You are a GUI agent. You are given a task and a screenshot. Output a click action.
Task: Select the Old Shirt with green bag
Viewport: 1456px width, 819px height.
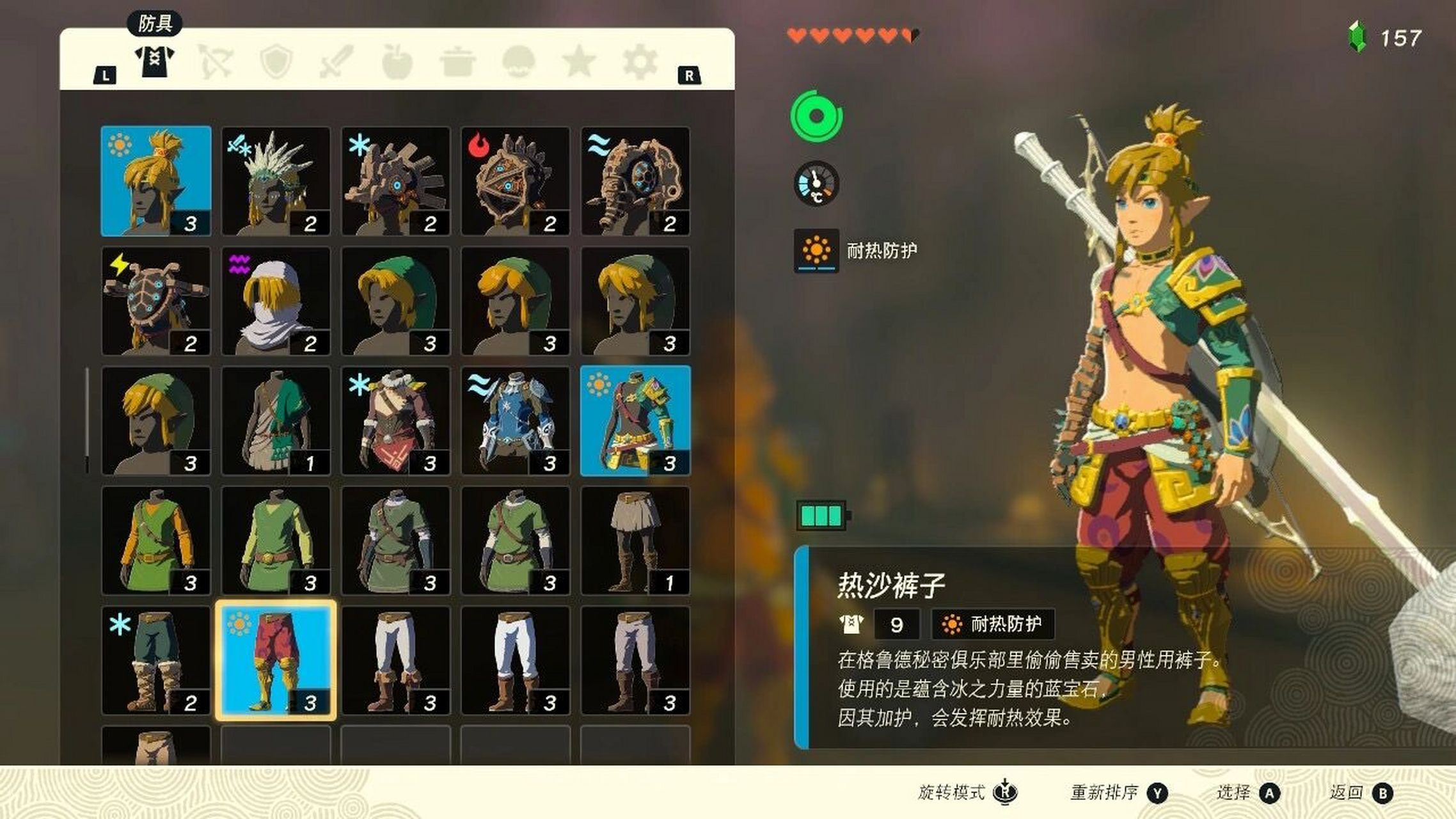pos(276,420)
